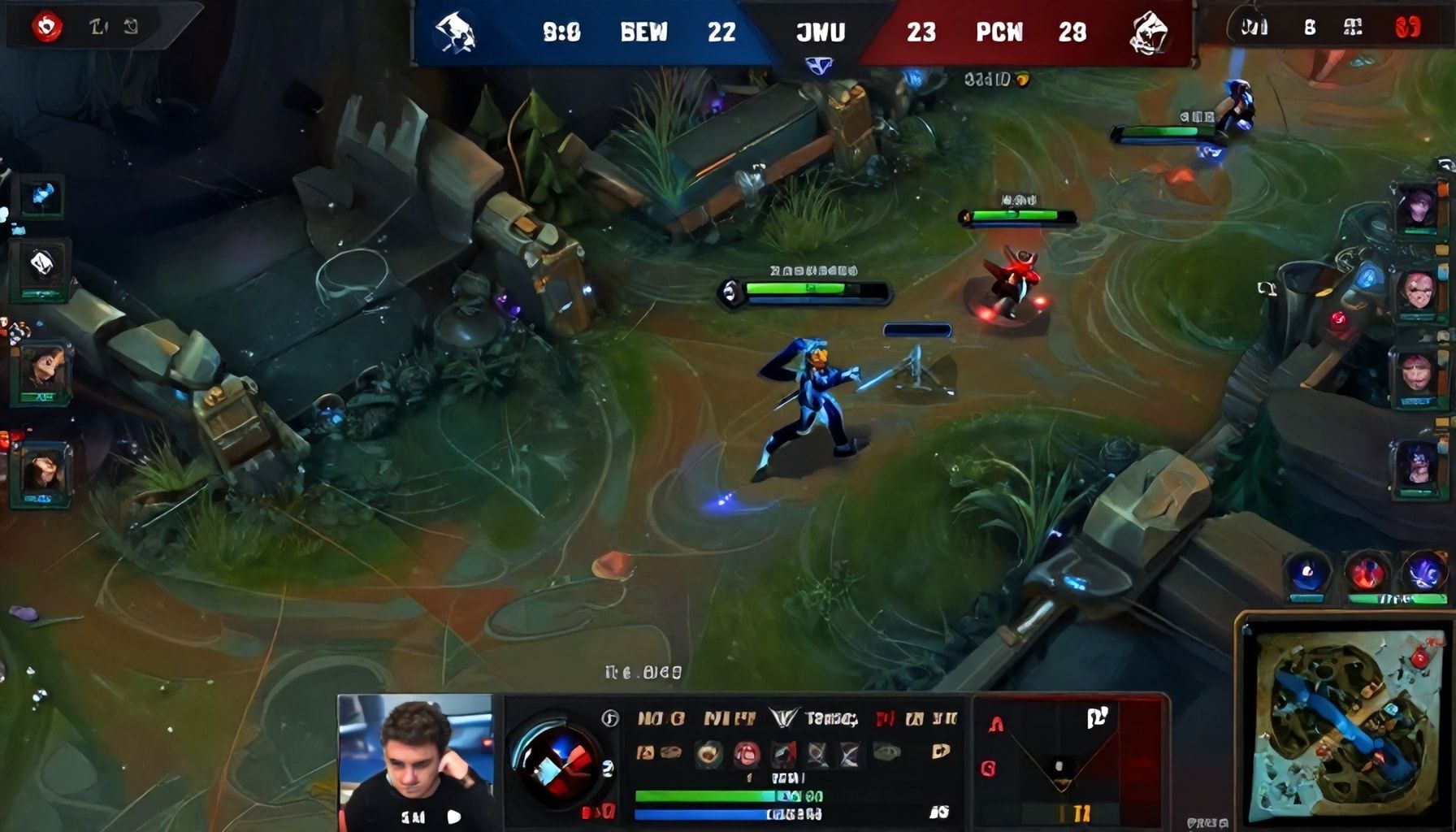
Task: Select the purple-haired champion portrait on right sidebar
Action: 1419,208
